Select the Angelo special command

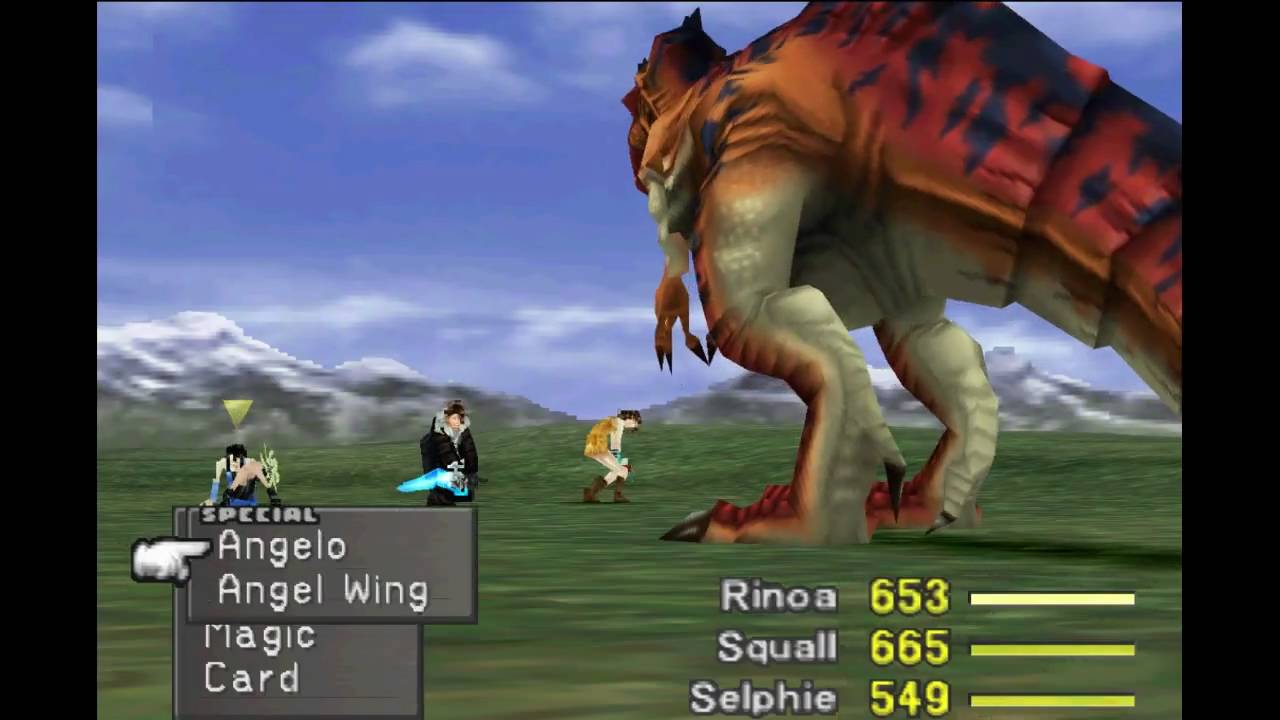280,546
